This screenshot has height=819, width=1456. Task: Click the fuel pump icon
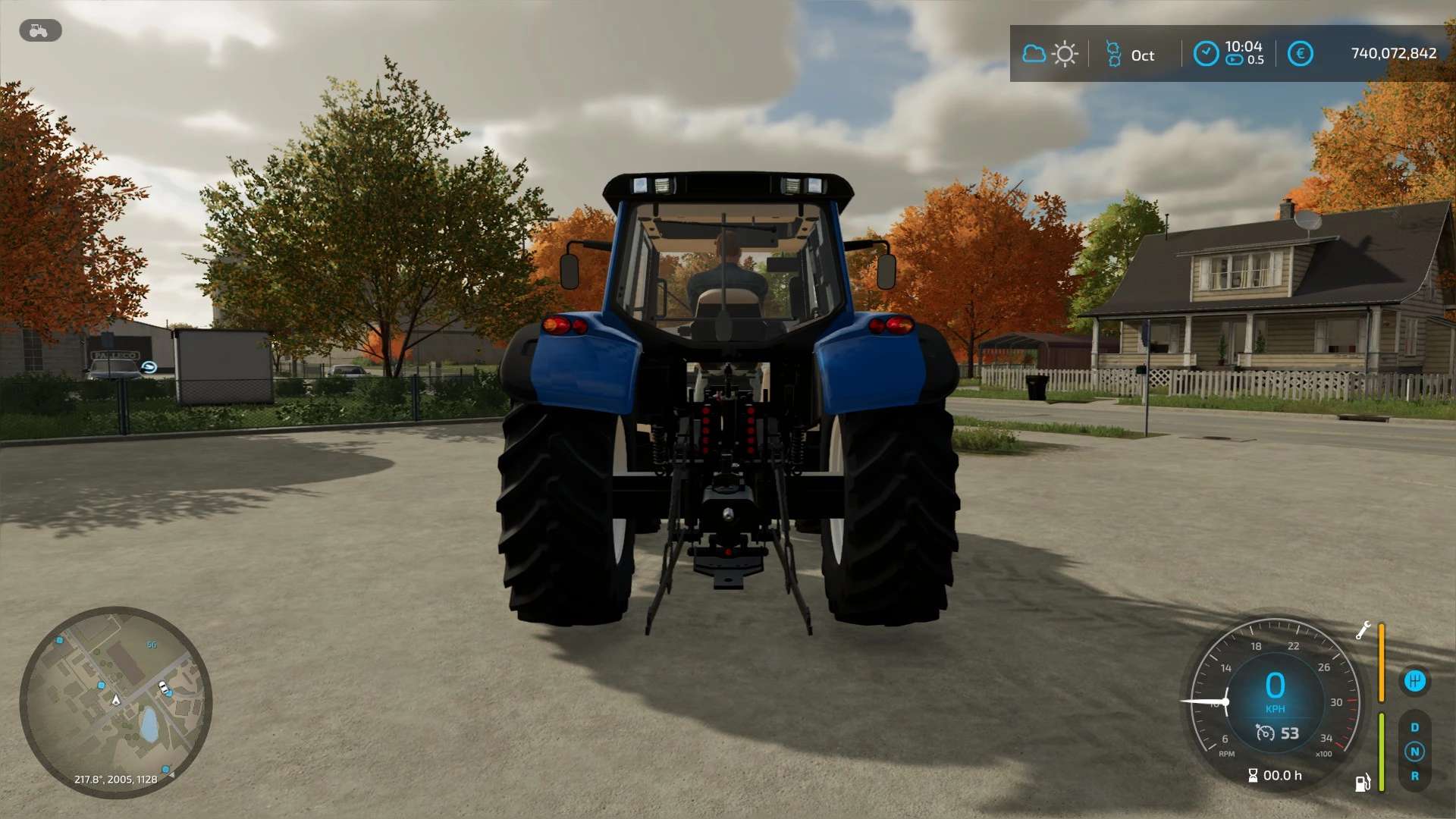tap(1363, 783)
